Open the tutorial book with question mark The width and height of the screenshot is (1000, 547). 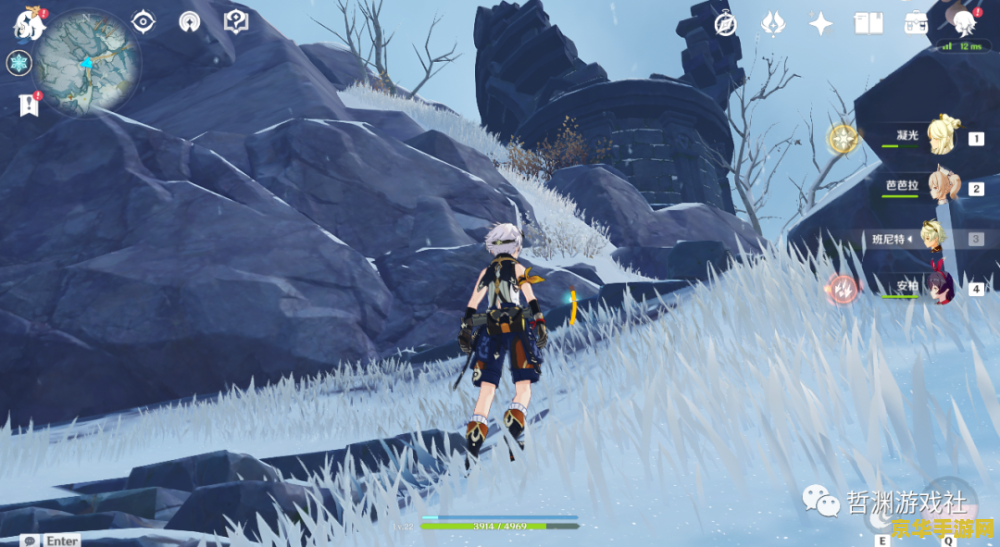(x=236, y=21)
